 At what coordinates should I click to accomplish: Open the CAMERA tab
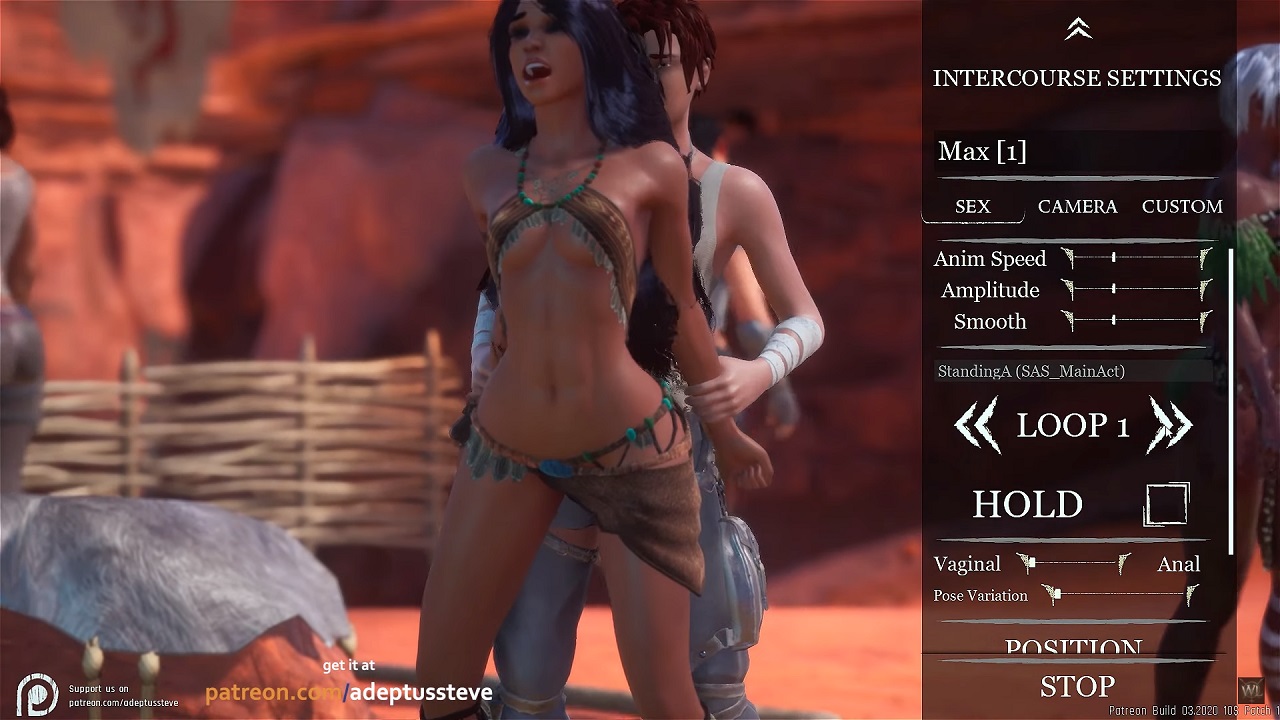(1077, 207)
